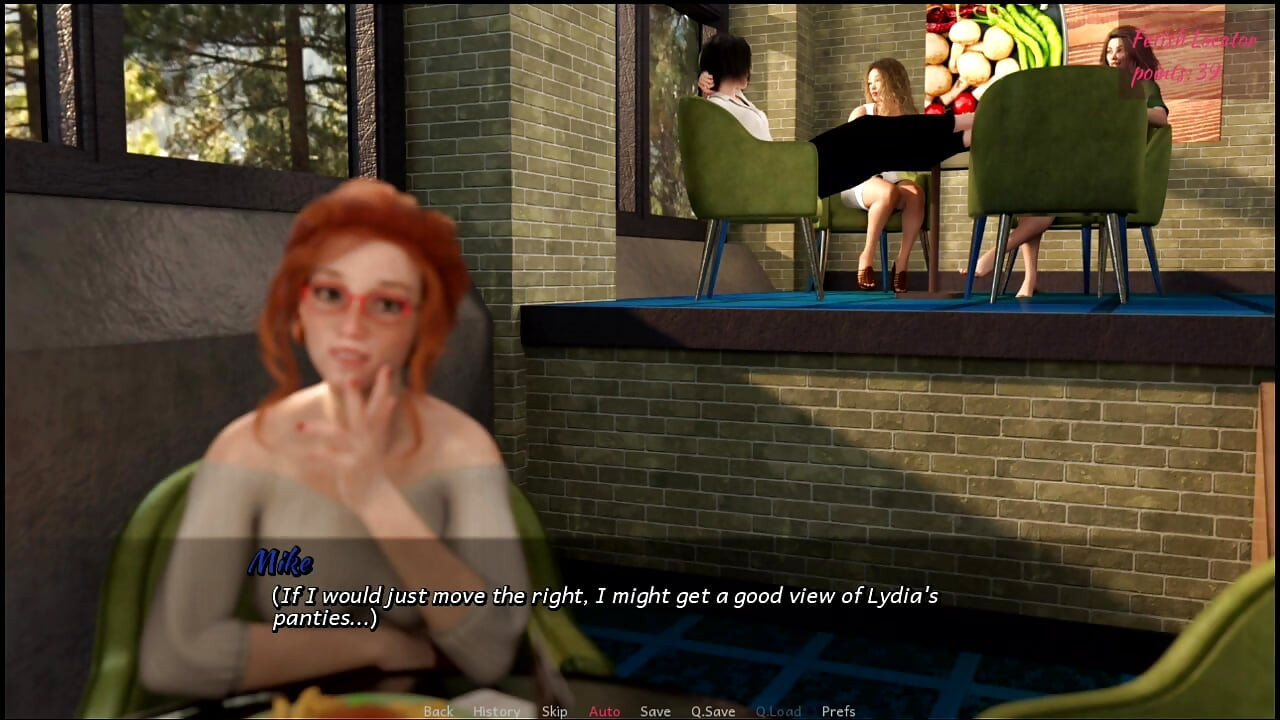Quick load with Q.Load

point(778,711)
